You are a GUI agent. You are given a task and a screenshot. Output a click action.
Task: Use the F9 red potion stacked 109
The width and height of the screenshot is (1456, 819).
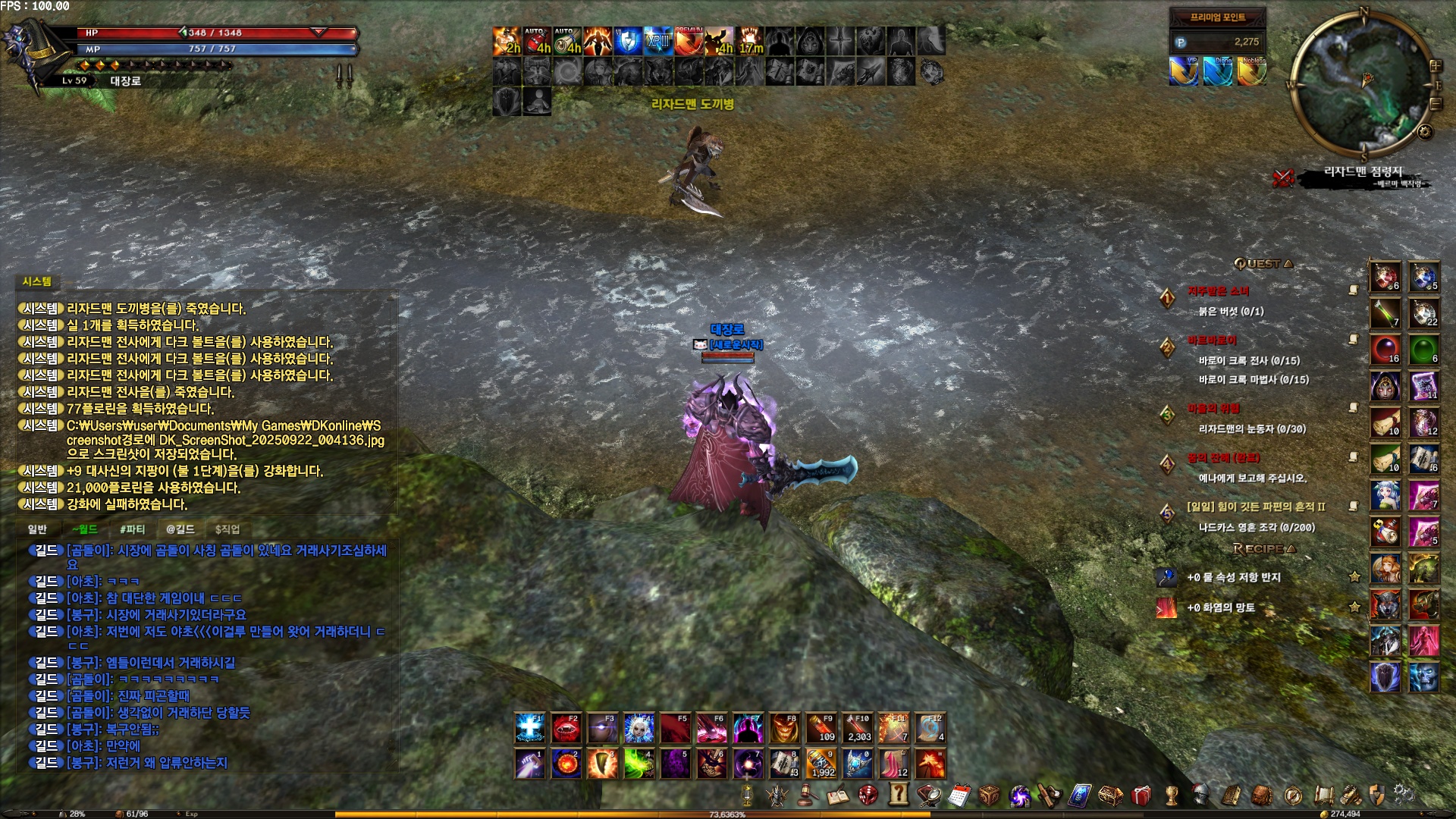821,729
